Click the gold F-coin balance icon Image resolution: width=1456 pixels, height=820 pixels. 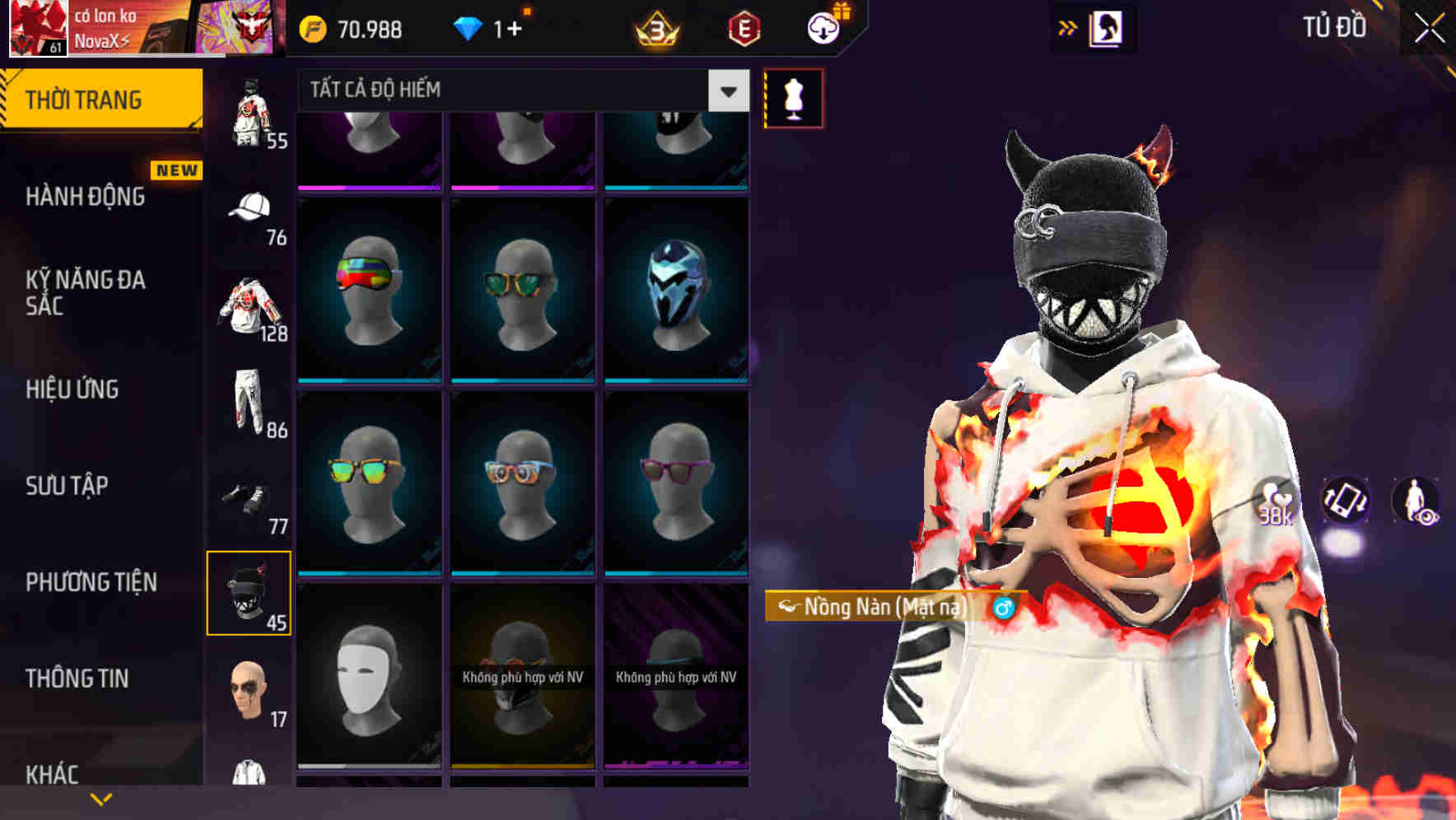[x=313, y=27]
